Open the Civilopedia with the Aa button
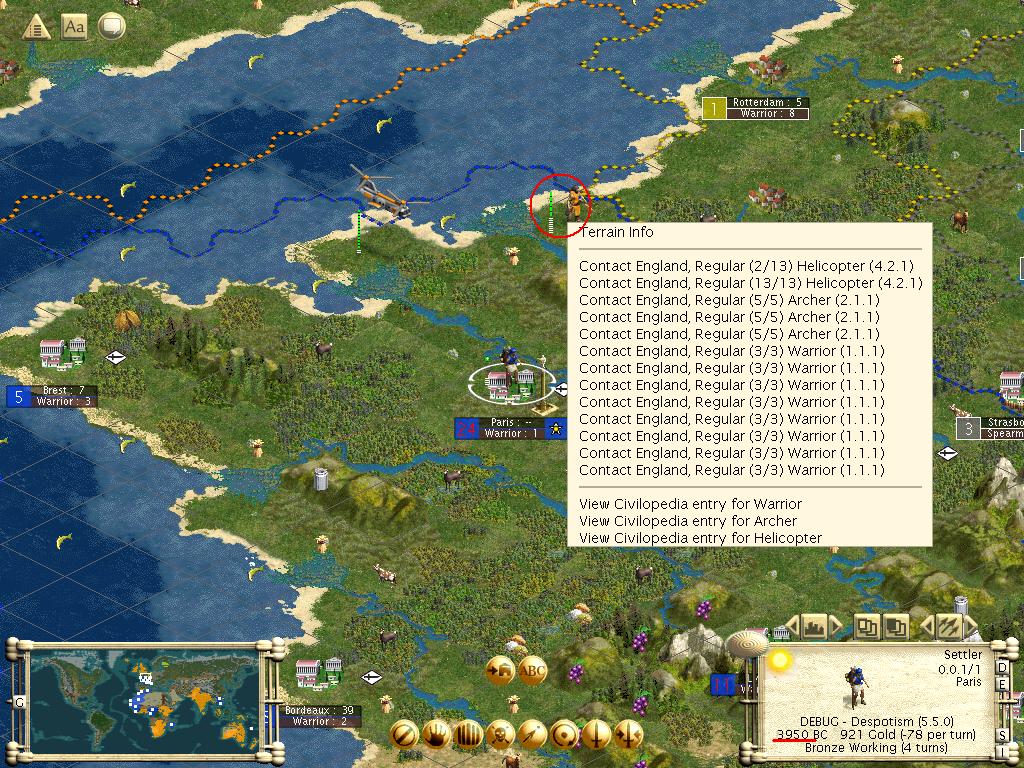The image size is (1024, 768). (x=74, y=27)
